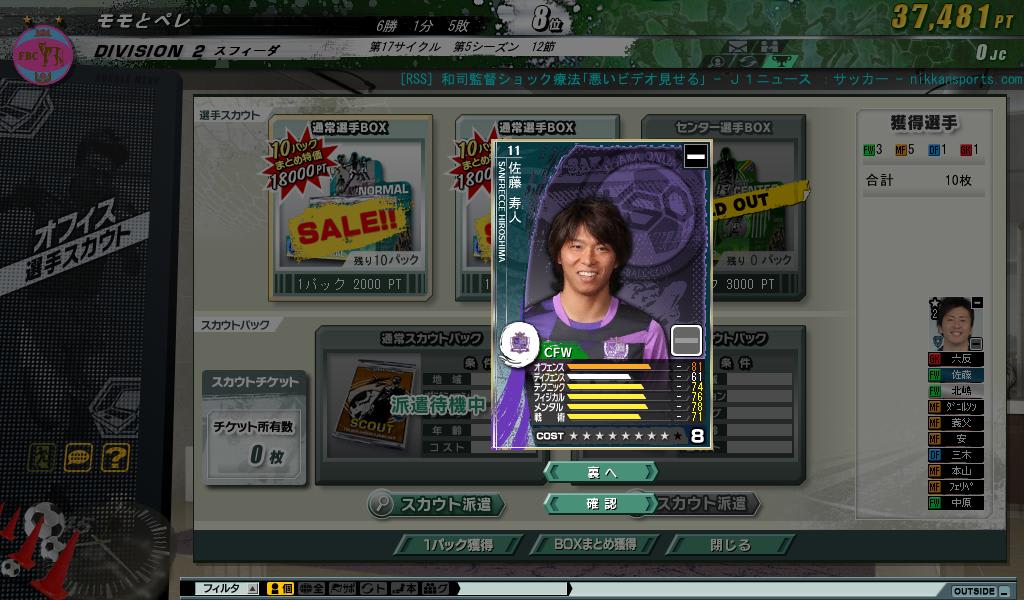This screenshot has width=1024, height=600.
Task: Click the 1パック獲得 button
Action: pos(457,545)
